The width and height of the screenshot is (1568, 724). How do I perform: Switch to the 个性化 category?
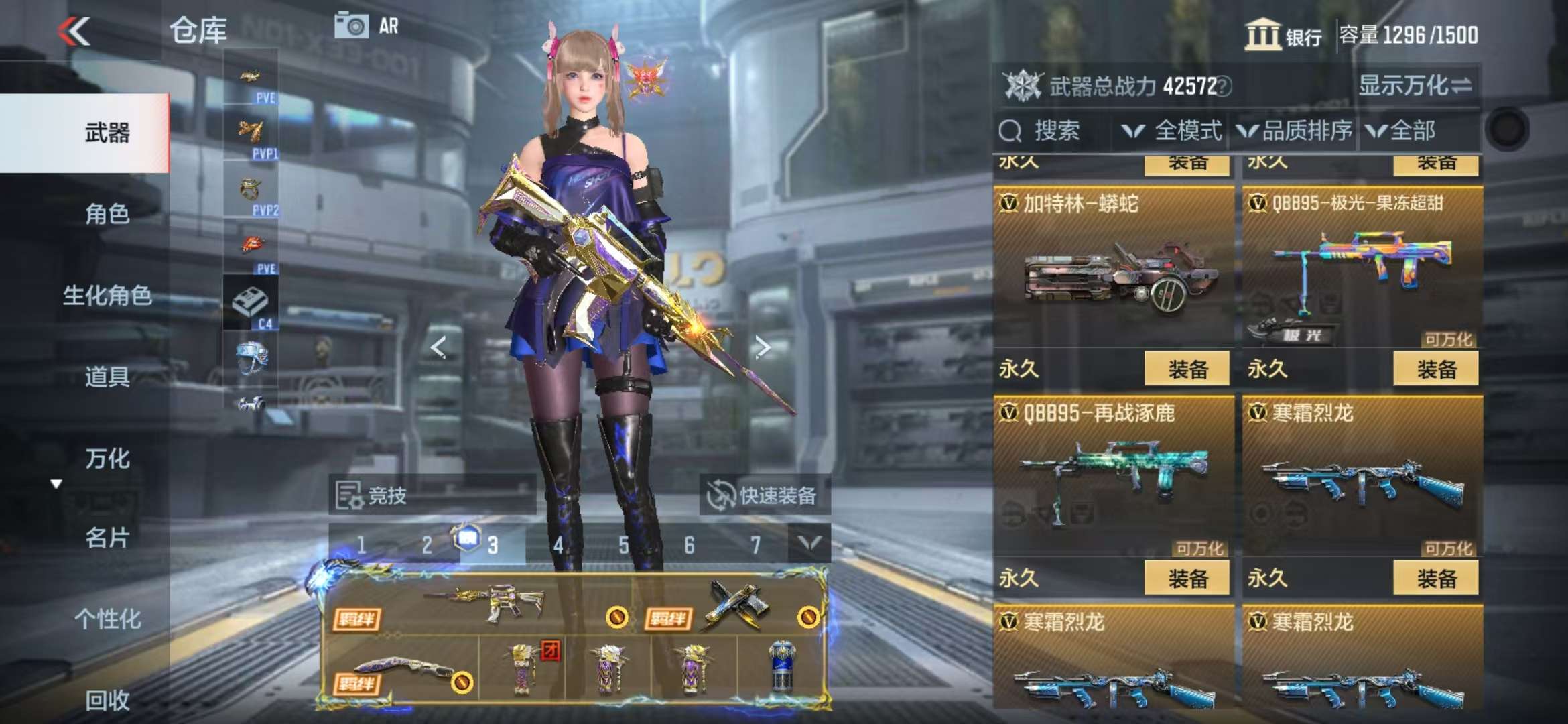(107, 619)
